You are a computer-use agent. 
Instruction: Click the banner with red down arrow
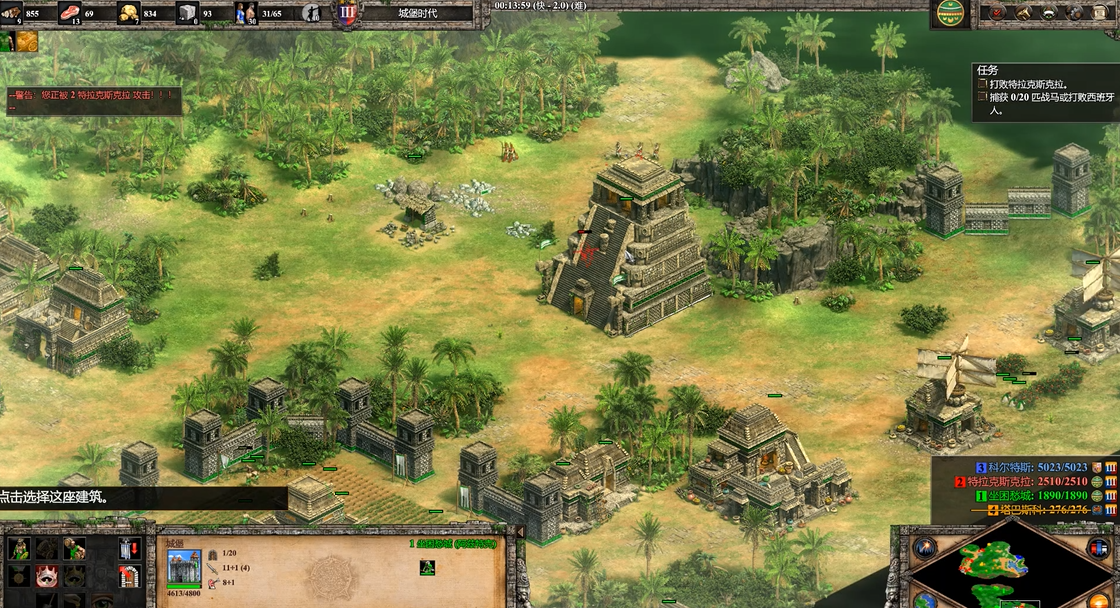129,548
